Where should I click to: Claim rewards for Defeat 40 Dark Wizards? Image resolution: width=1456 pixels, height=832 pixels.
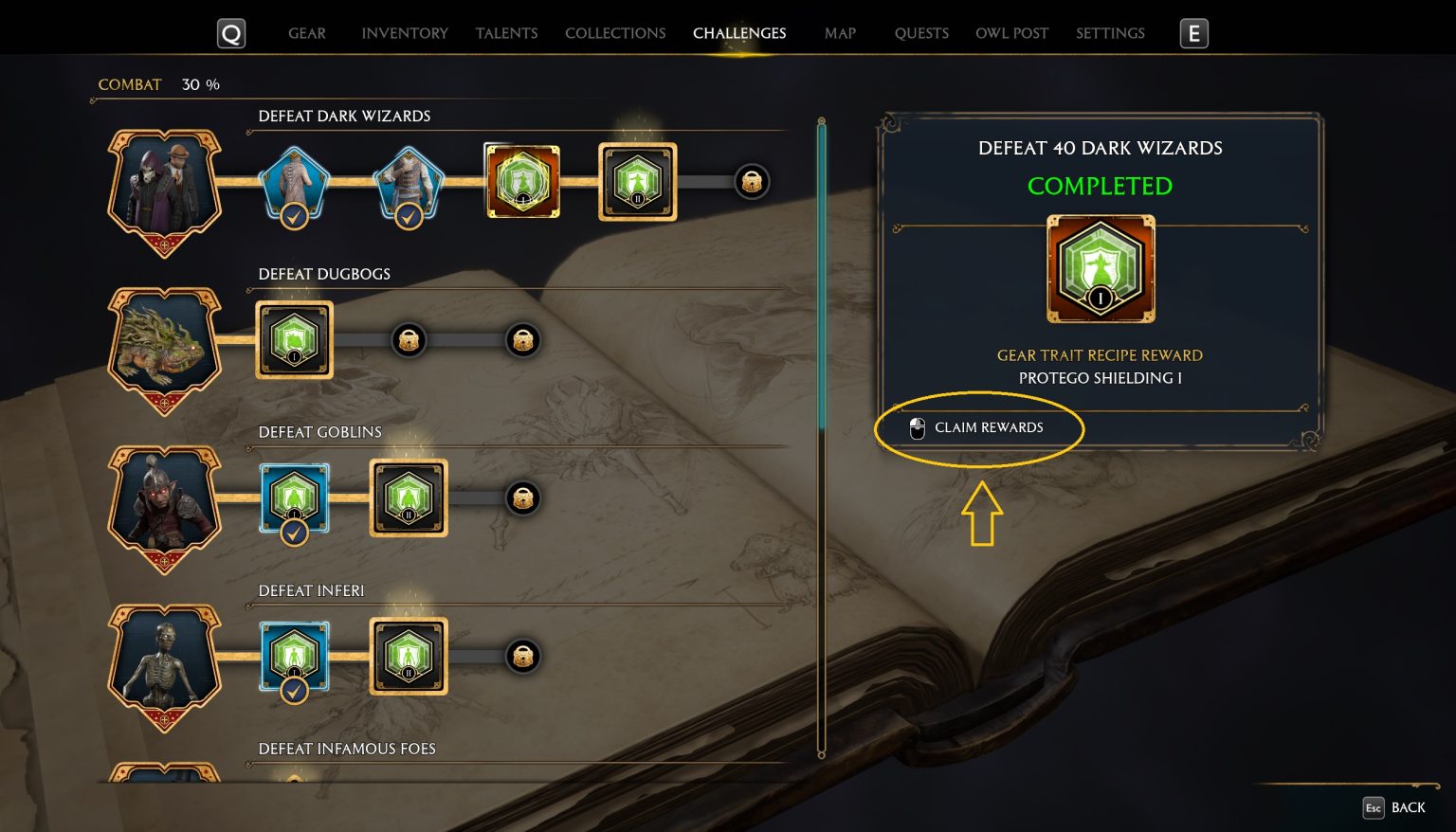pos(980,428)
